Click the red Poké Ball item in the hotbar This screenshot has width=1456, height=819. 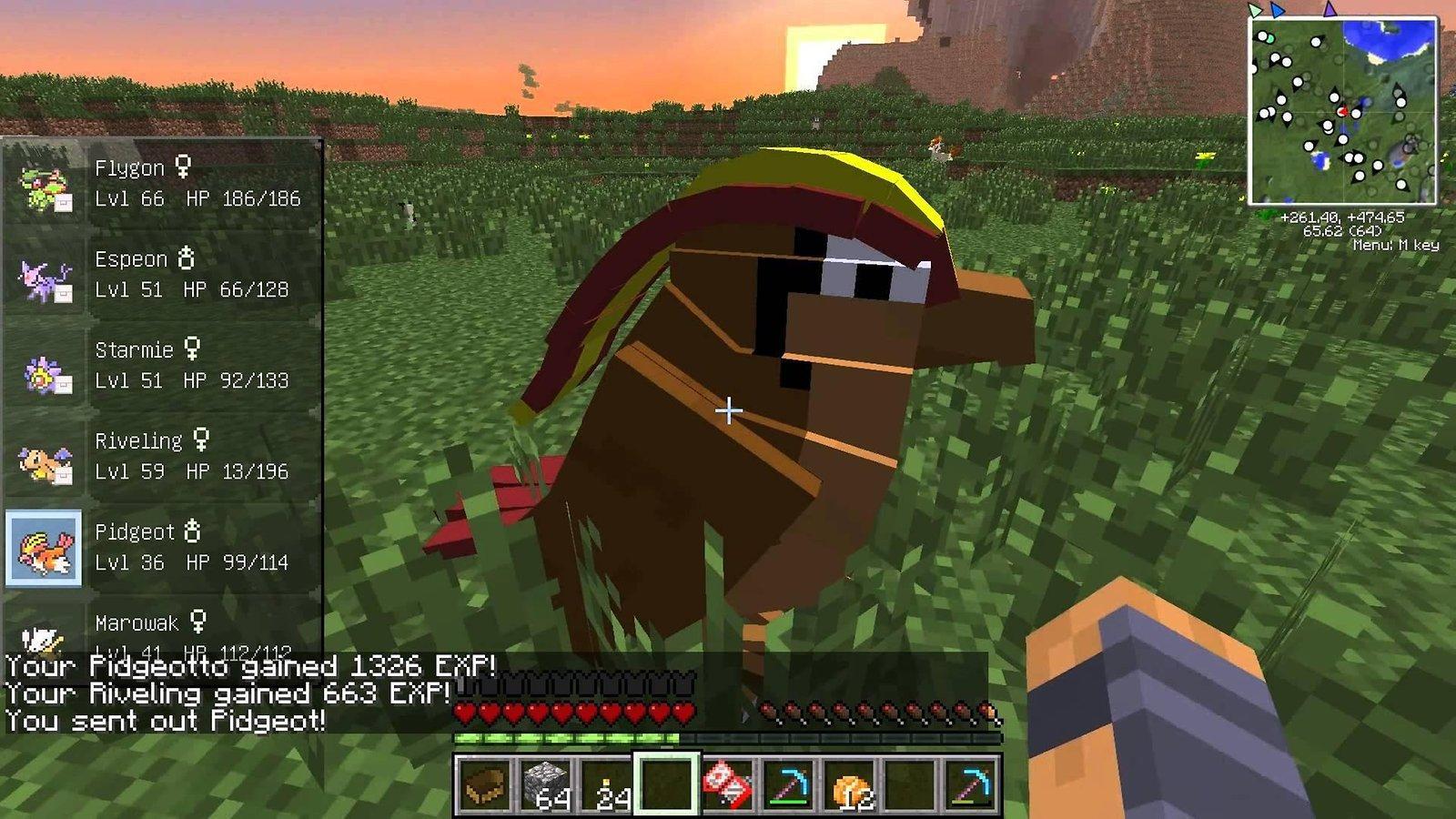[726, 784]
